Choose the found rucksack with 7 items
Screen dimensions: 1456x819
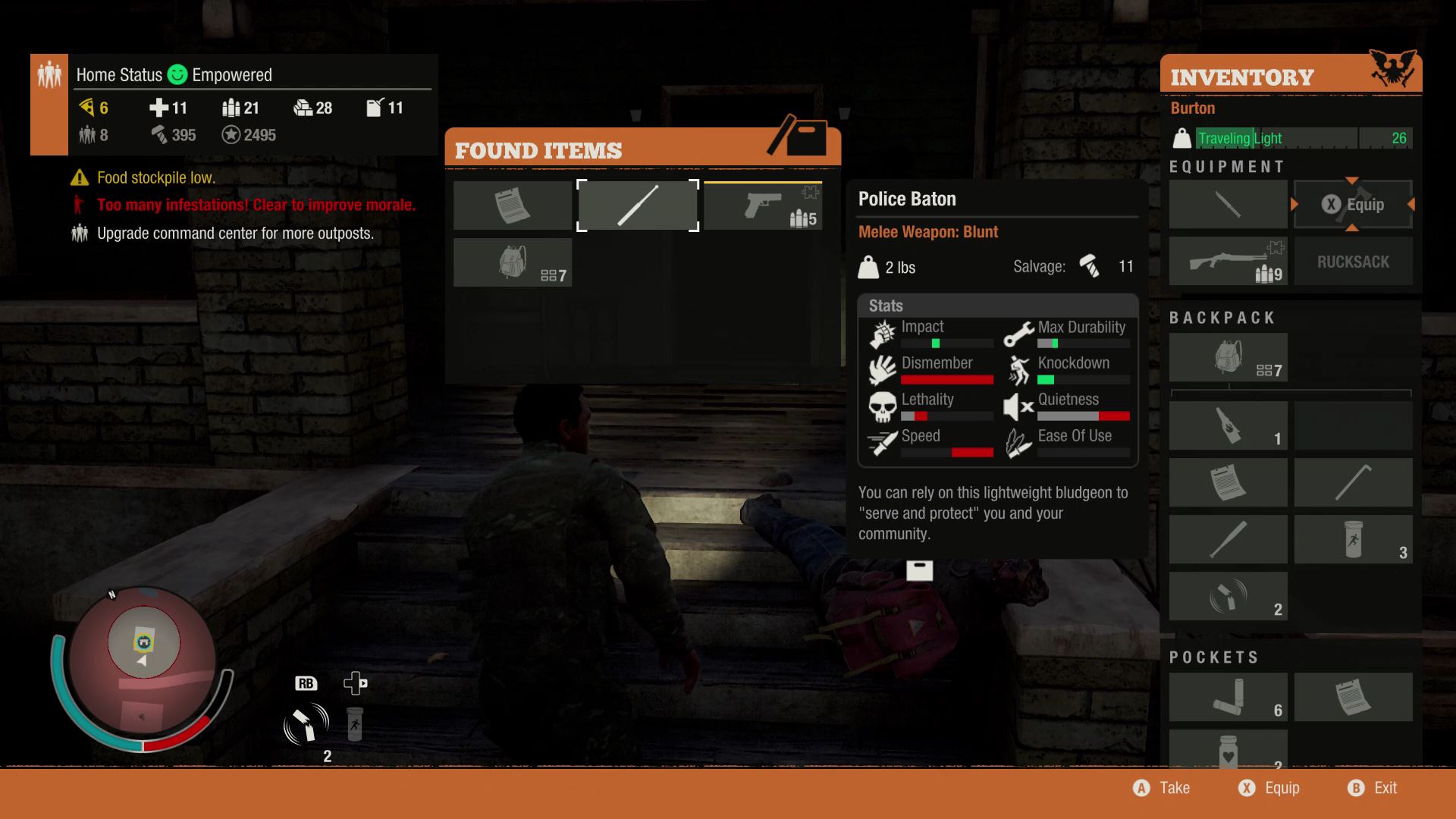513,262
